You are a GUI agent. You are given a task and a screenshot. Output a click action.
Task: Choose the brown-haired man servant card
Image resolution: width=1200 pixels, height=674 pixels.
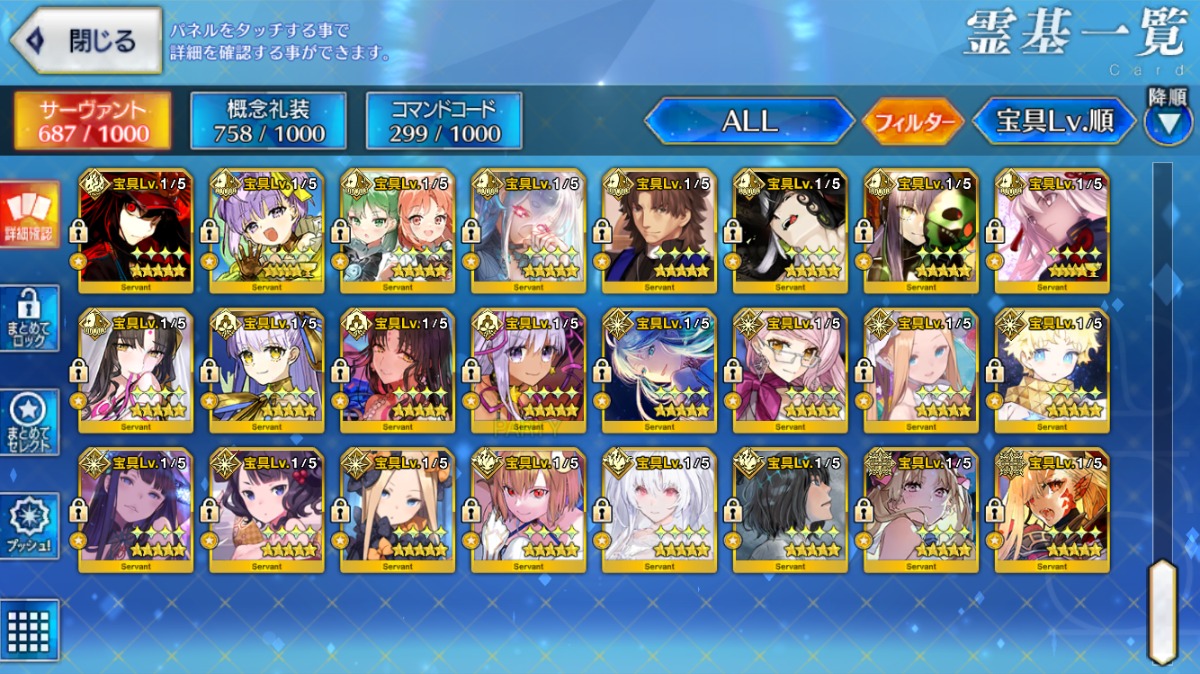click(659, 229)
